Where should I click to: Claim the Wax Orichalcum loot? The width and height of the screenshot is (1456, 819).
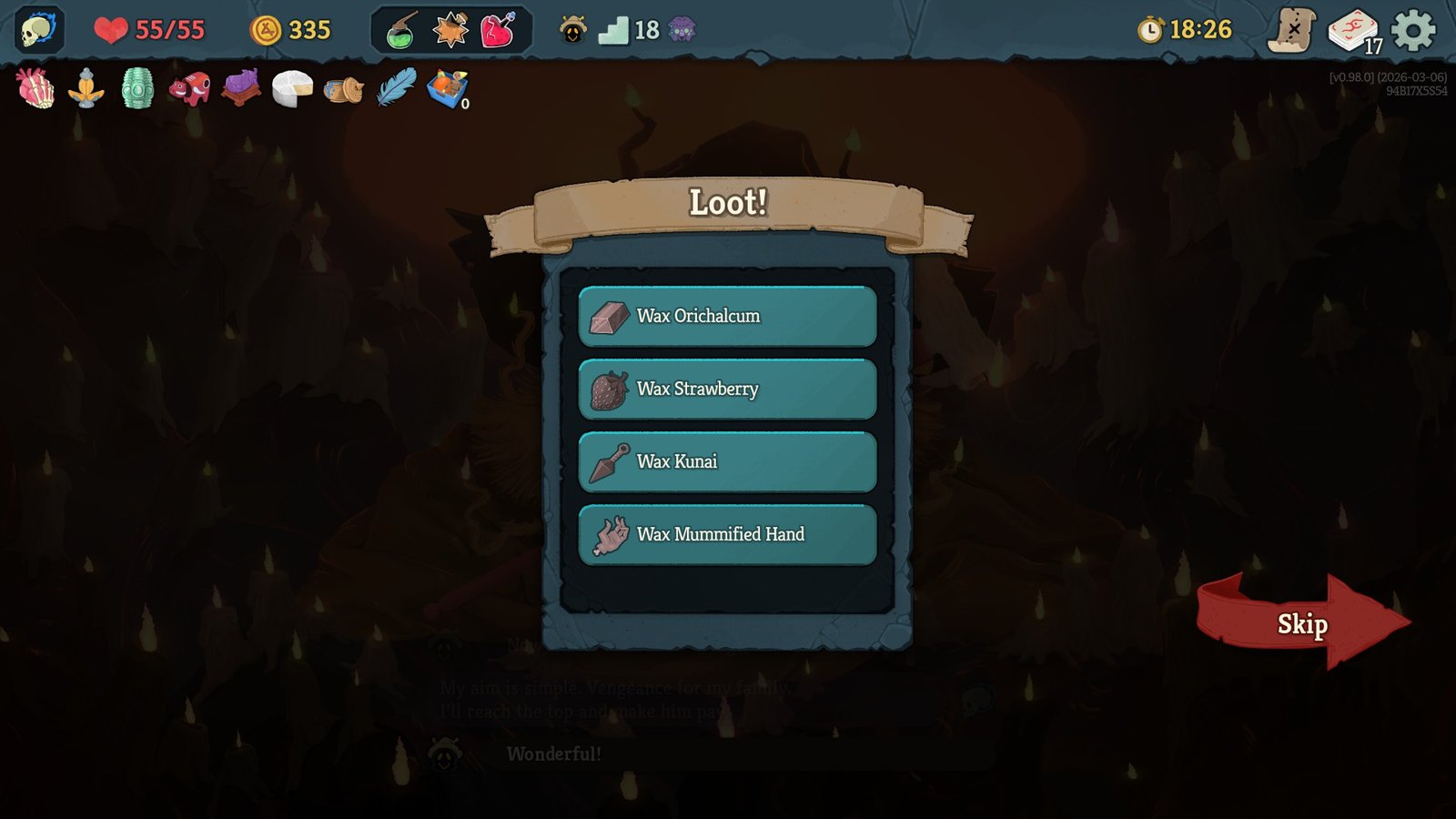pos(726,317)
